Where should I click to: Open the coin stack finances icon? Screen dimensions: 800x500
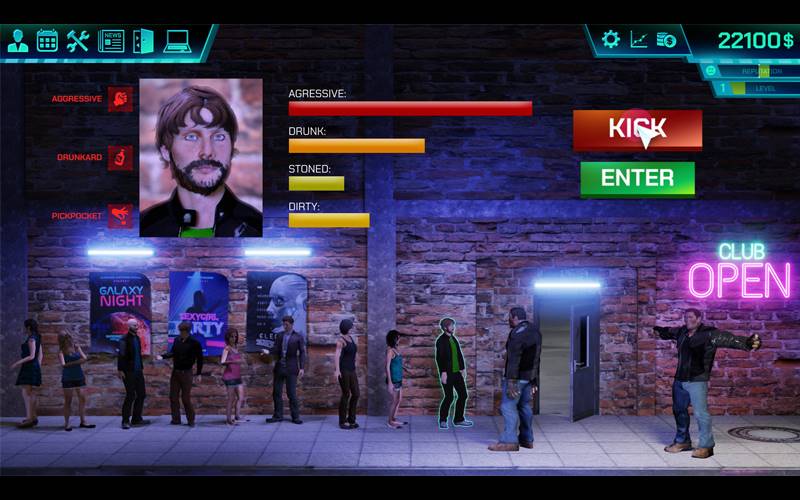tap(667, 40)
